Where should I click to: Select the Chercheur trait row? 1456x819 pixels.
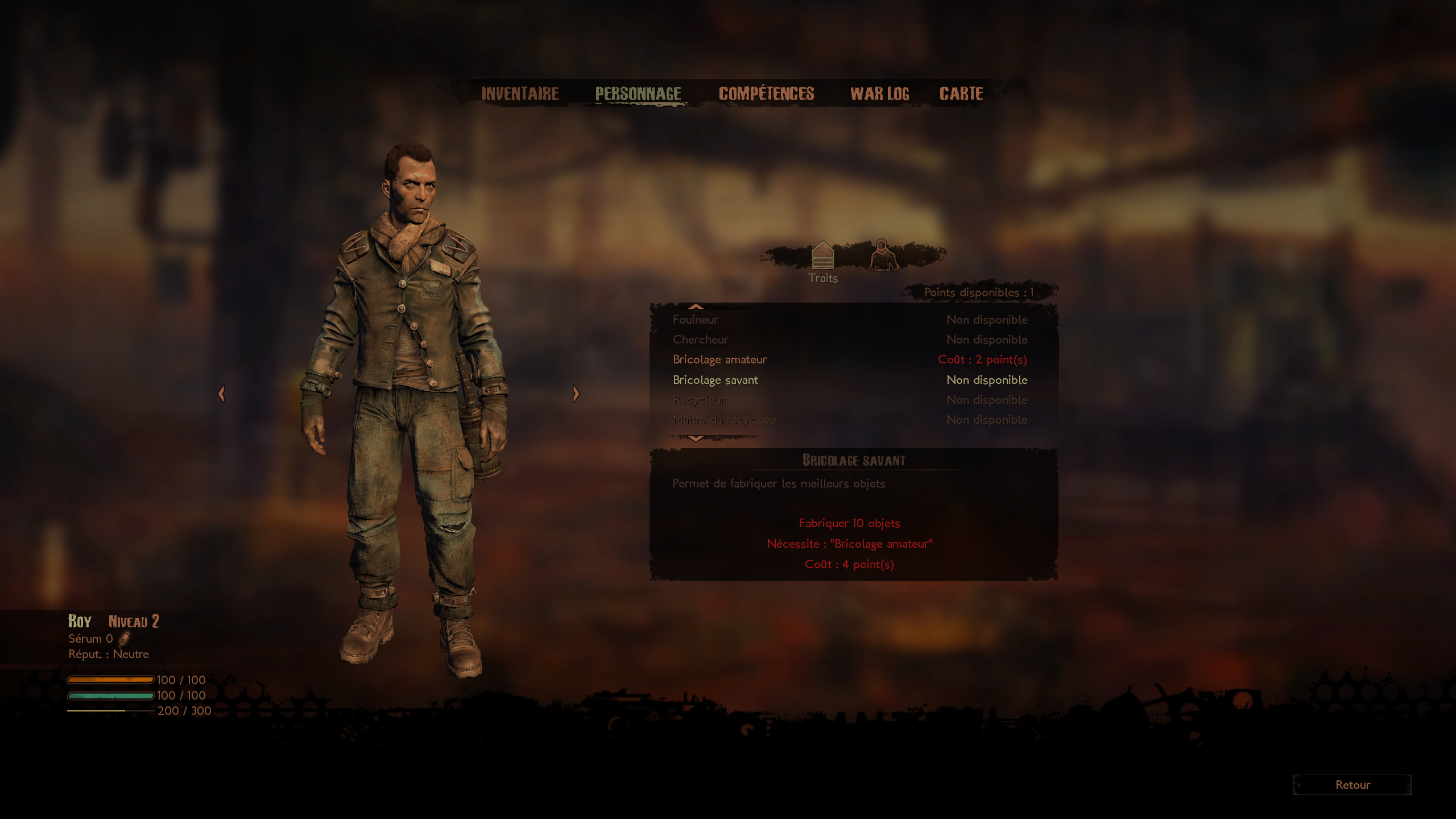coord(850,340)
